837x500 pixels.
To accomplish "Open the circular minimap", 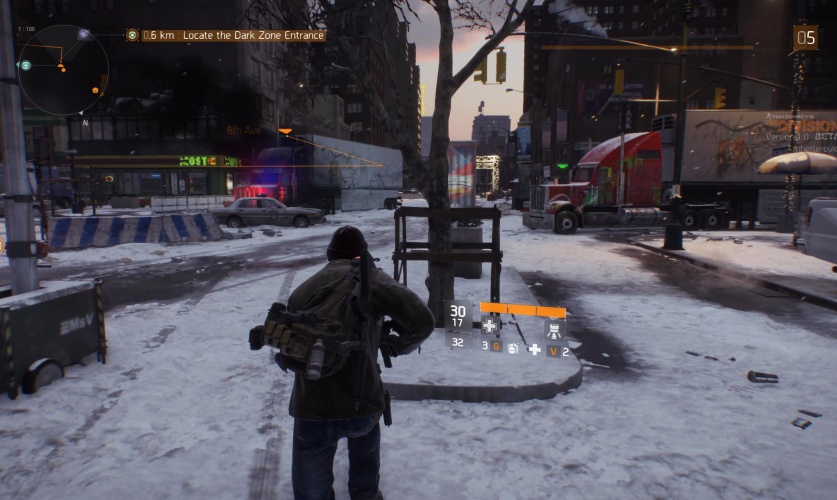I will (x=62, y=70).
